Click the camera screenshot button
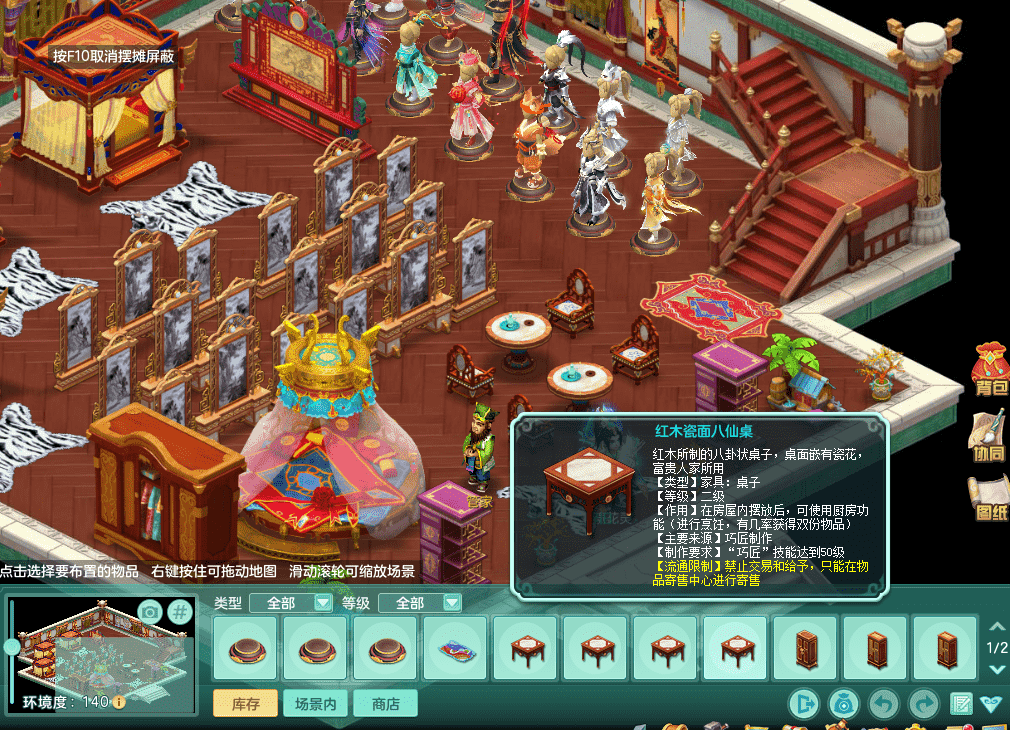The height and width of the screenshot is (730, 1010). (x=149, y=612)
